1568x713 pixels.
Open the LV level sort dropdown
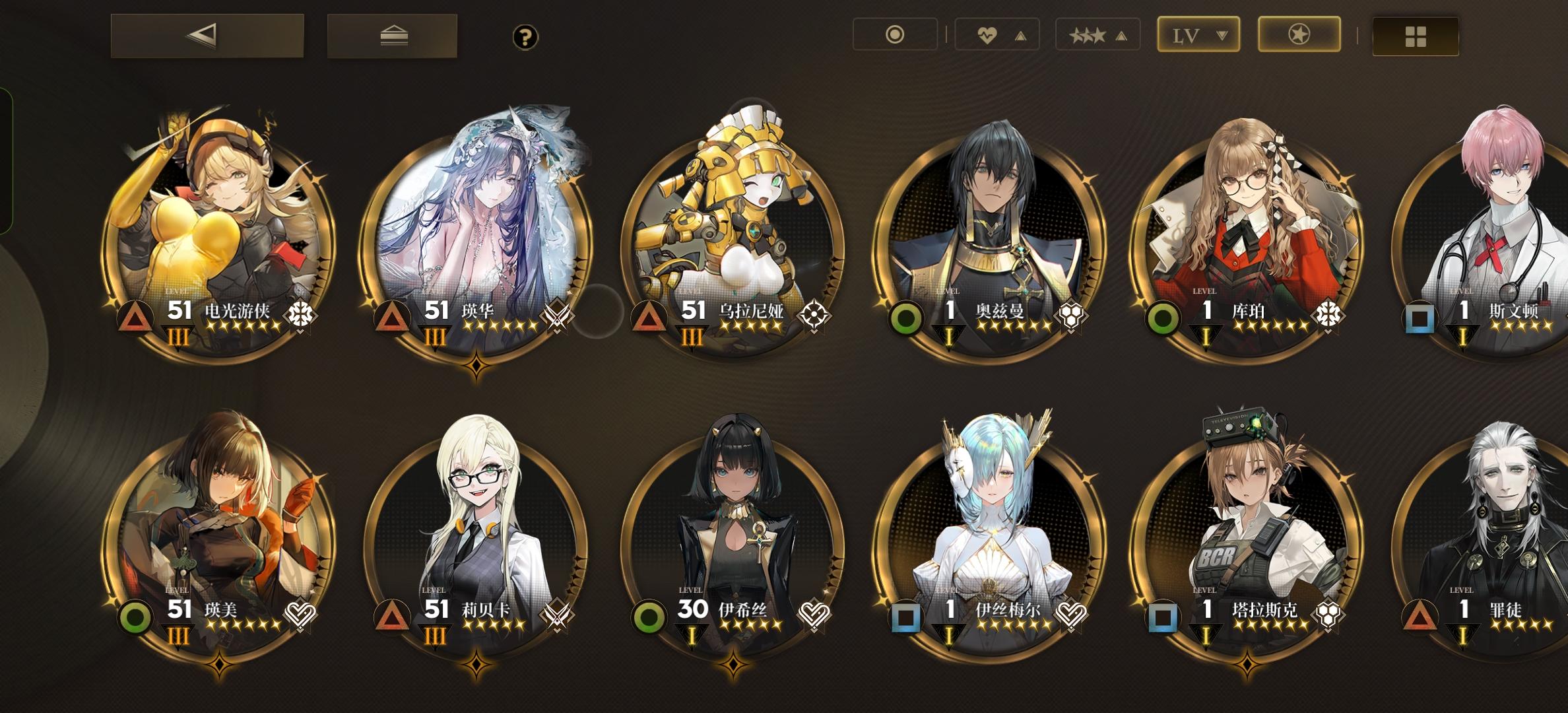pos(1198,35)
